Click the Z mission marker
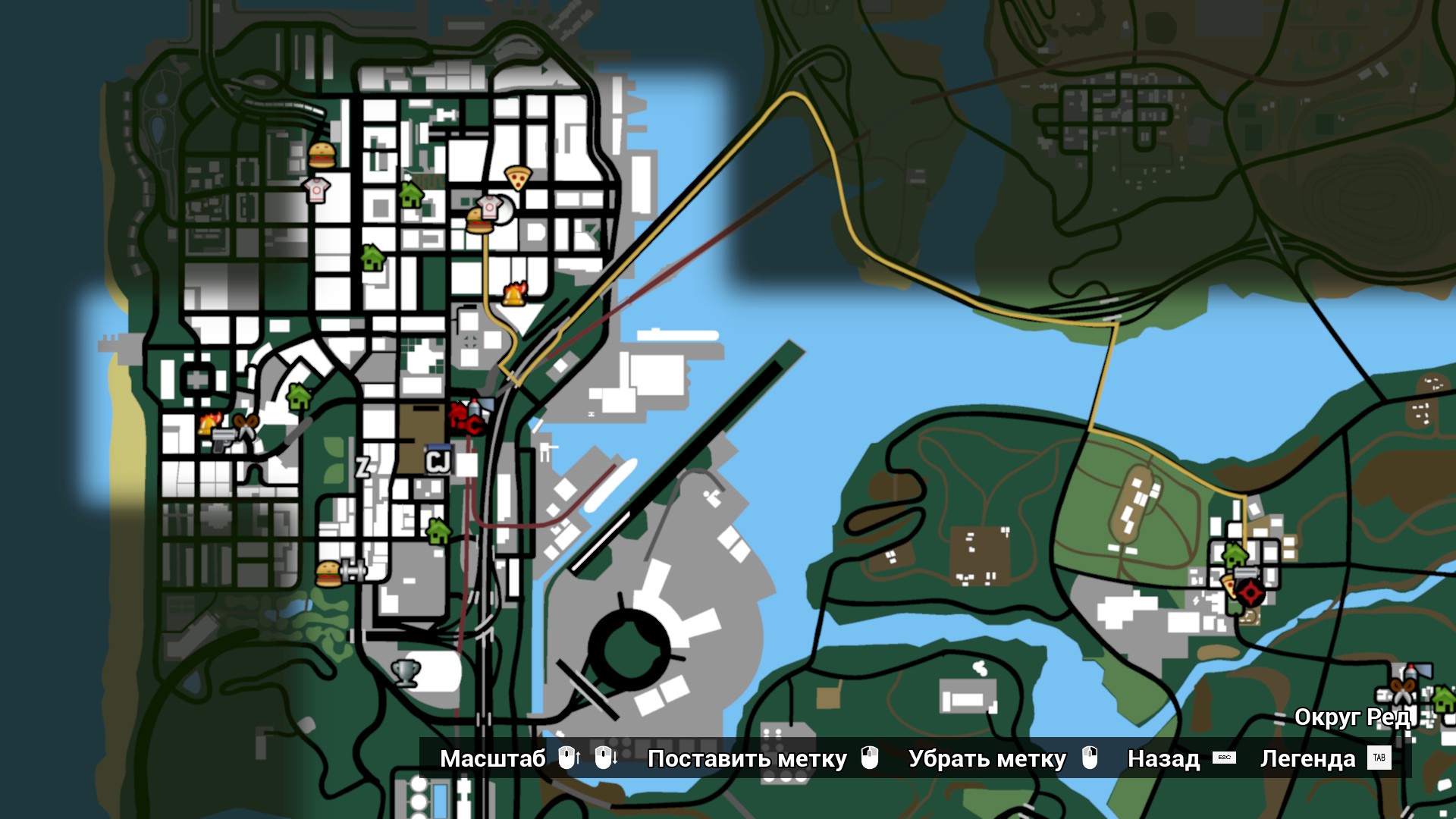The image size is (1456, 819). click(363, 467)
